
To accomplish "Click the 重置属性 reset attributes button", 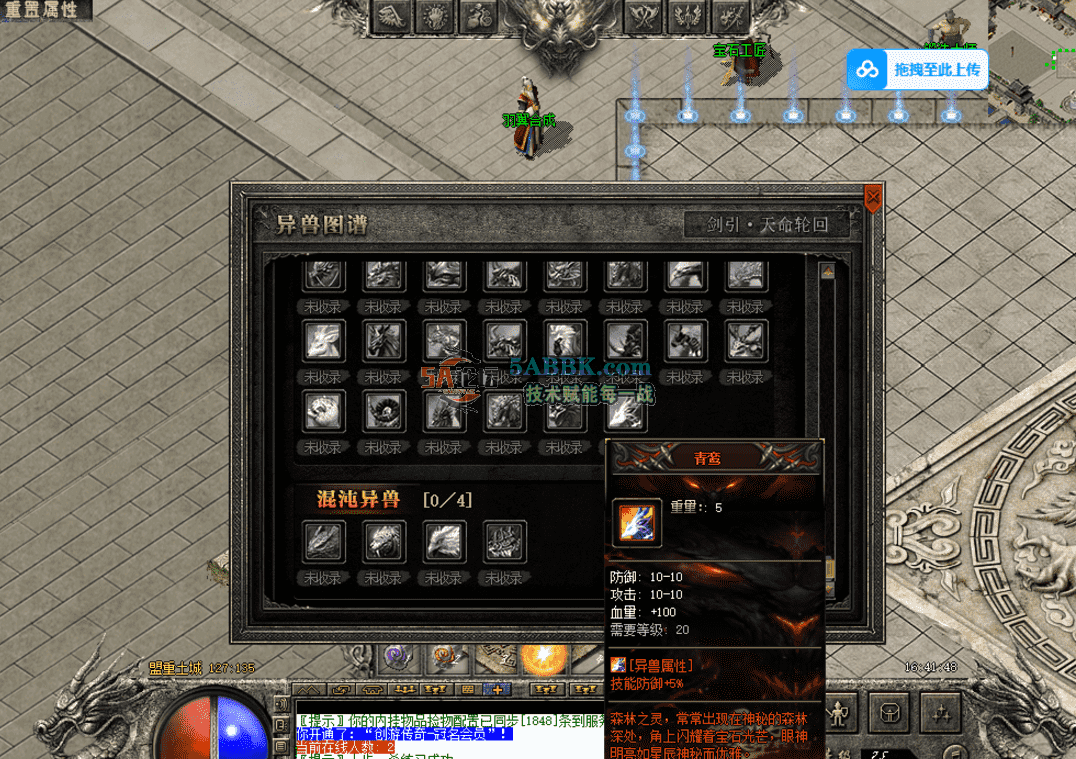I will (44, 10).
